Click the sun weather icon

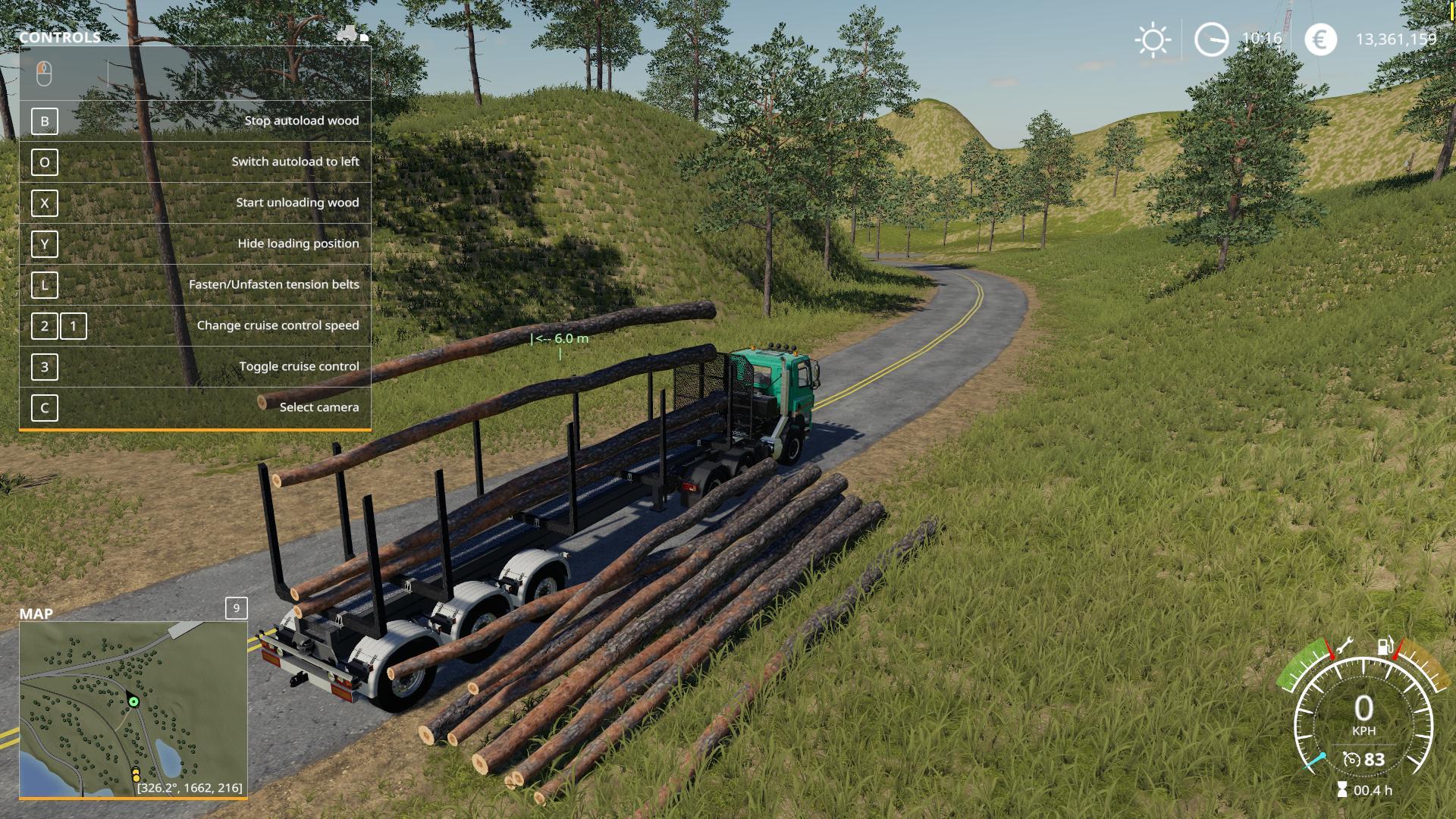(x=1153, y=39)
